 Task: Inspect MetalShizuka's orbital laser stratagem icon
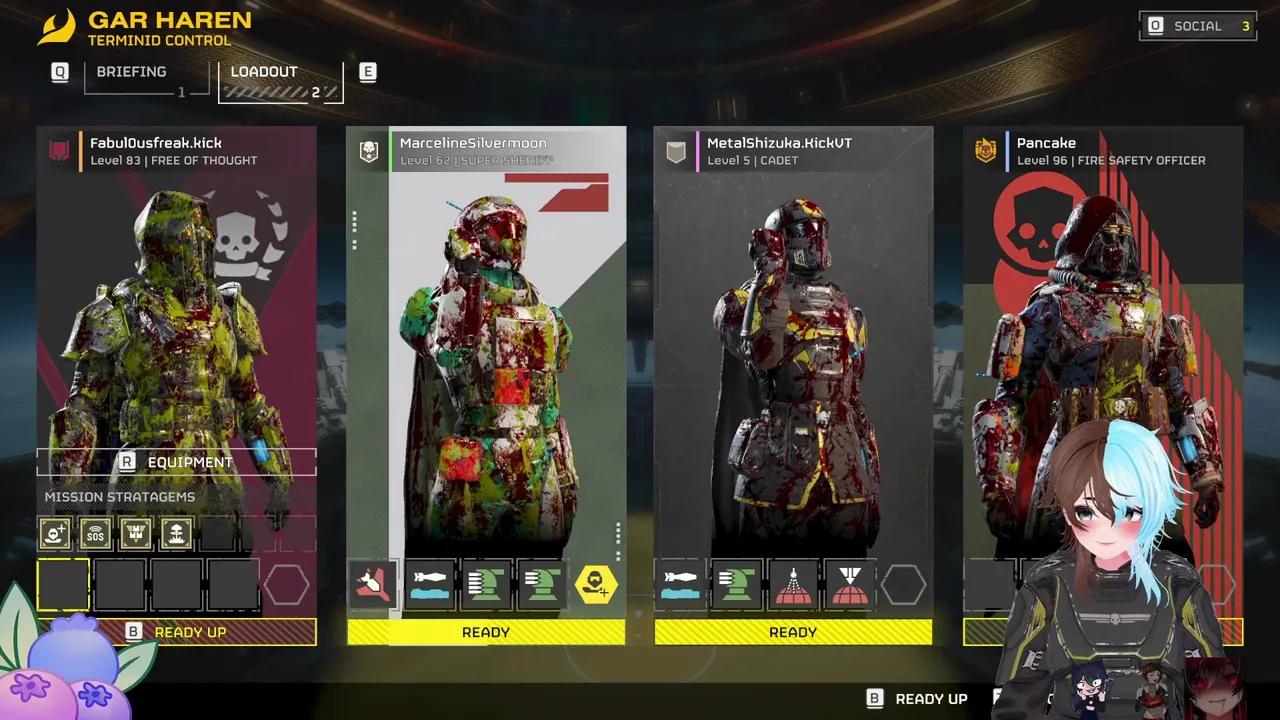pyautogui.click(x=793, y=585)
